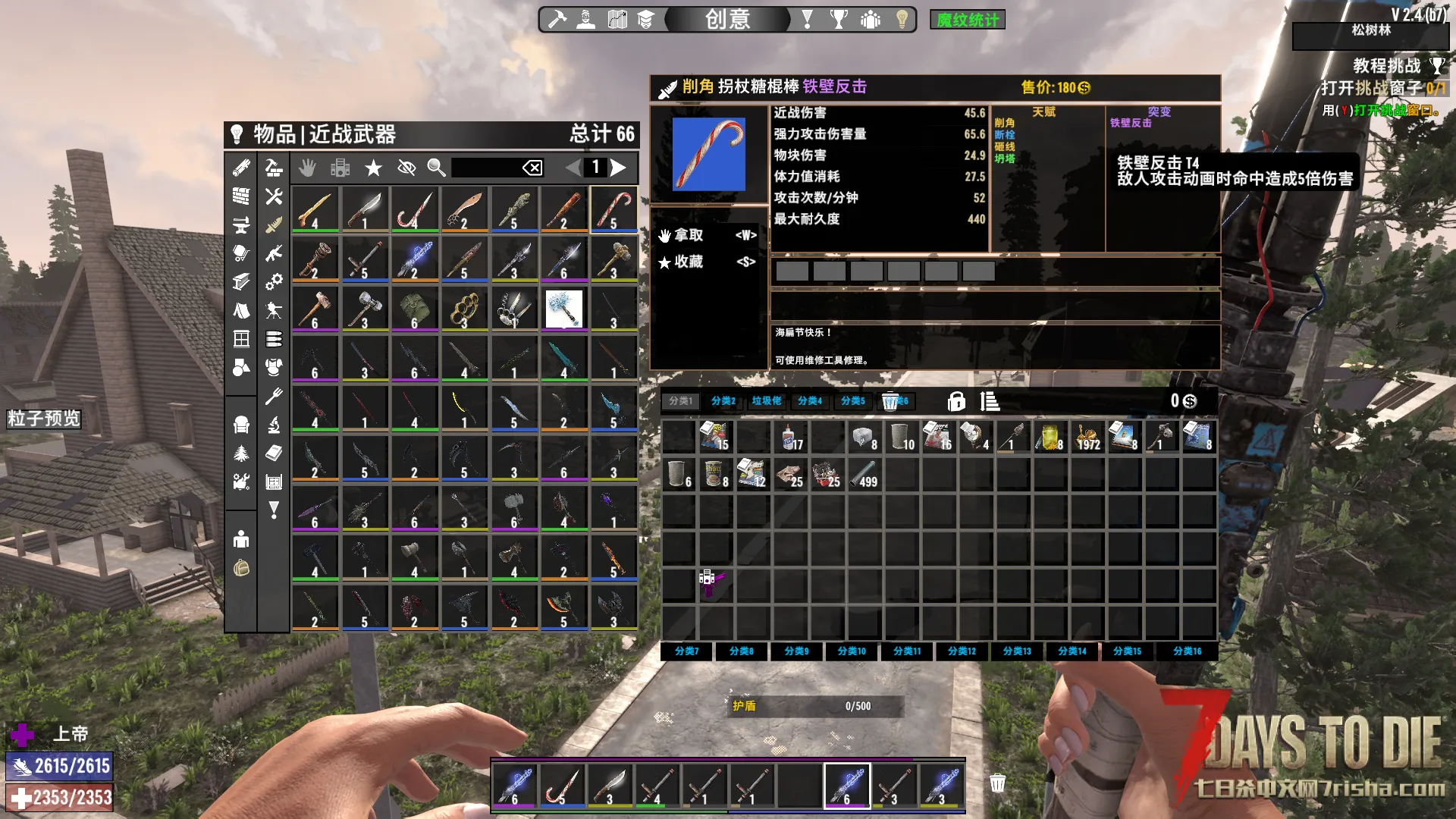Screen dimensions: 1456x819
Task: Switch to the 分类2 inventory tab
Action: pos(723,401)
